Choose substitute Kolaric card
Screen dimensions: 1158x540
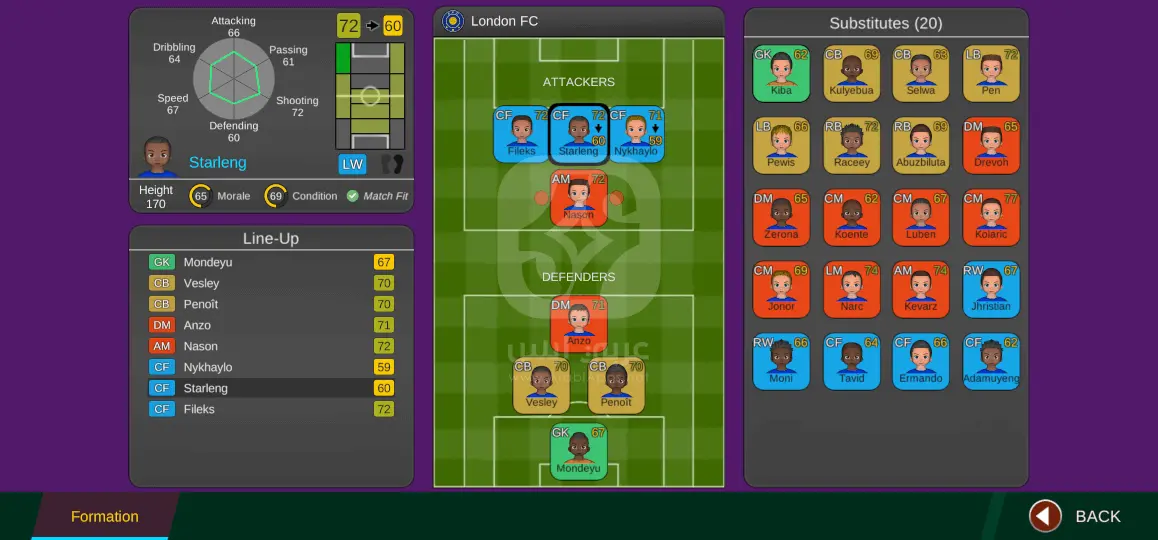pos(991,217)
